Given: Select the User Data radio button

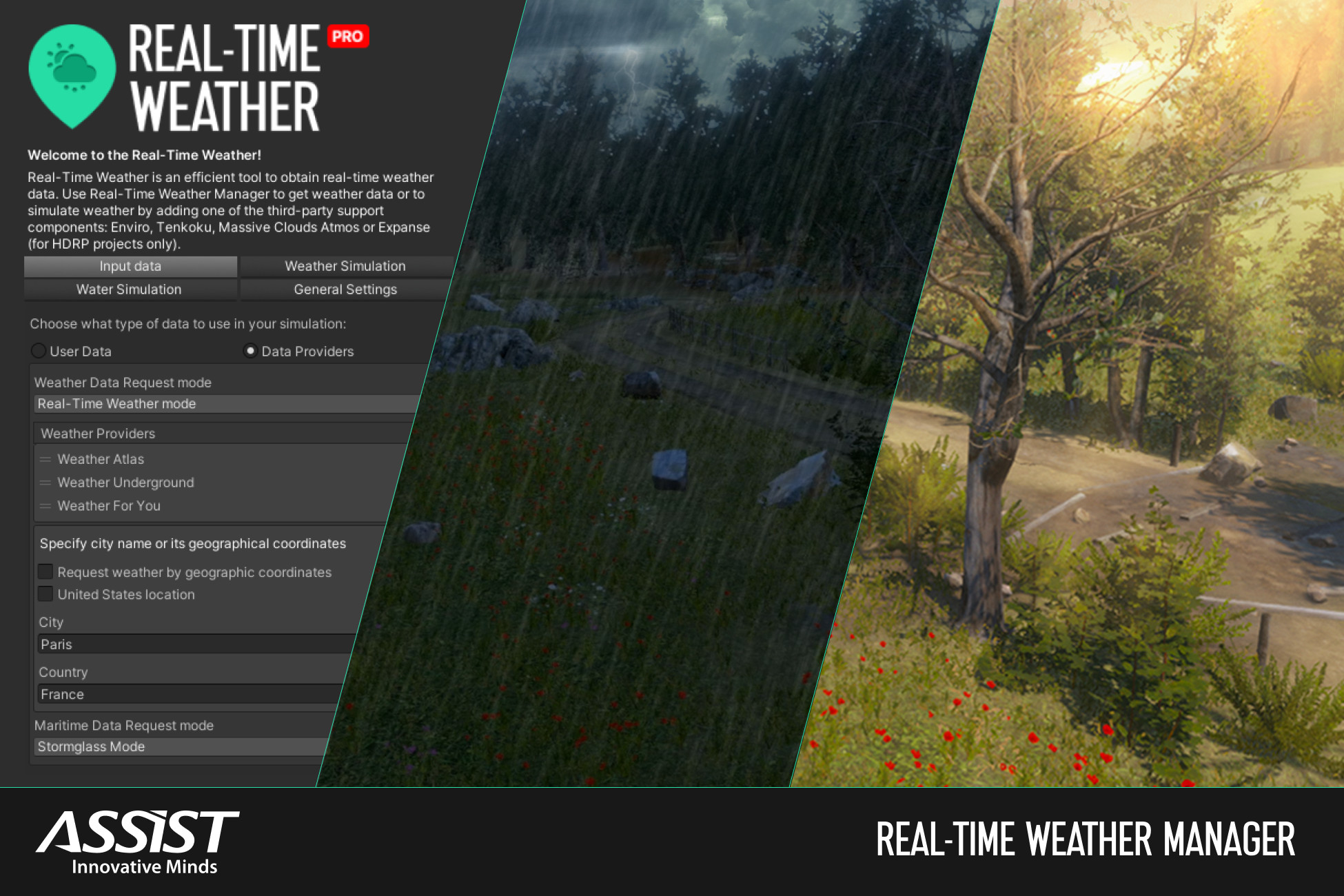Looking at the screenshot, I should (39, 351).
